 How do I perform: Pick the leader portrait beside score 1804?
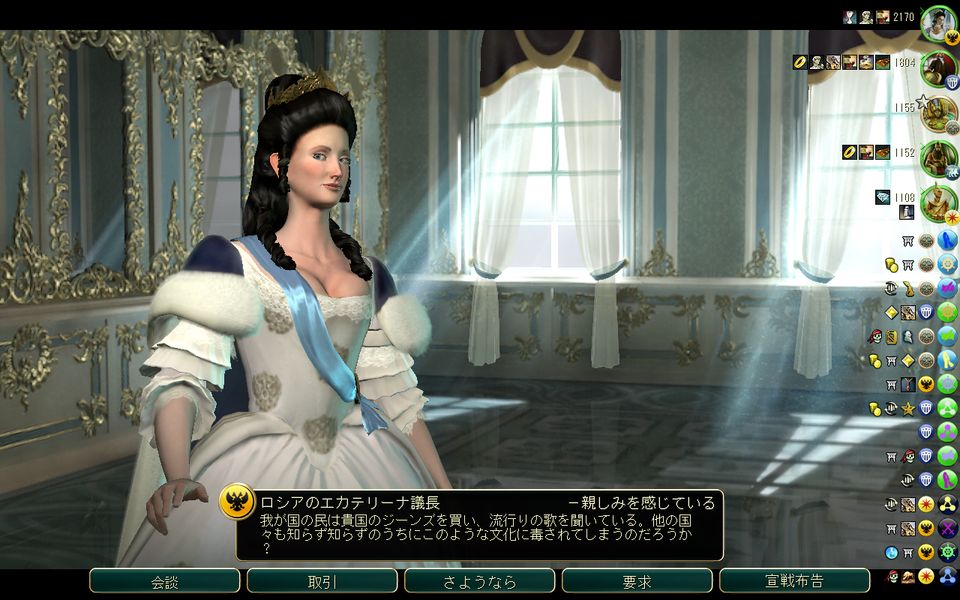[x=938, y=67]
